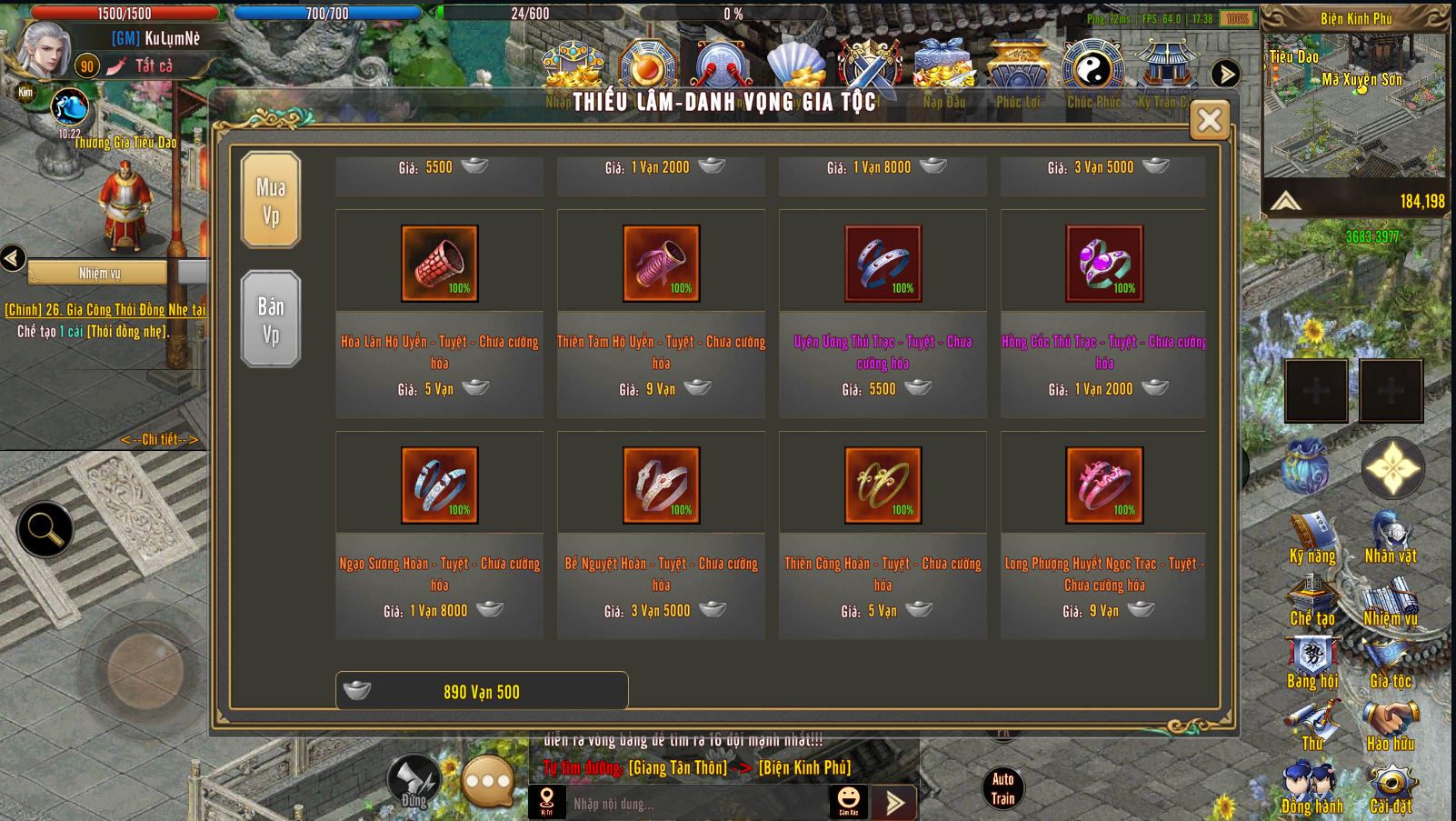Open the Nhân vật character sheet
Screen dimensions: 1456x821
click(1391, 538)
